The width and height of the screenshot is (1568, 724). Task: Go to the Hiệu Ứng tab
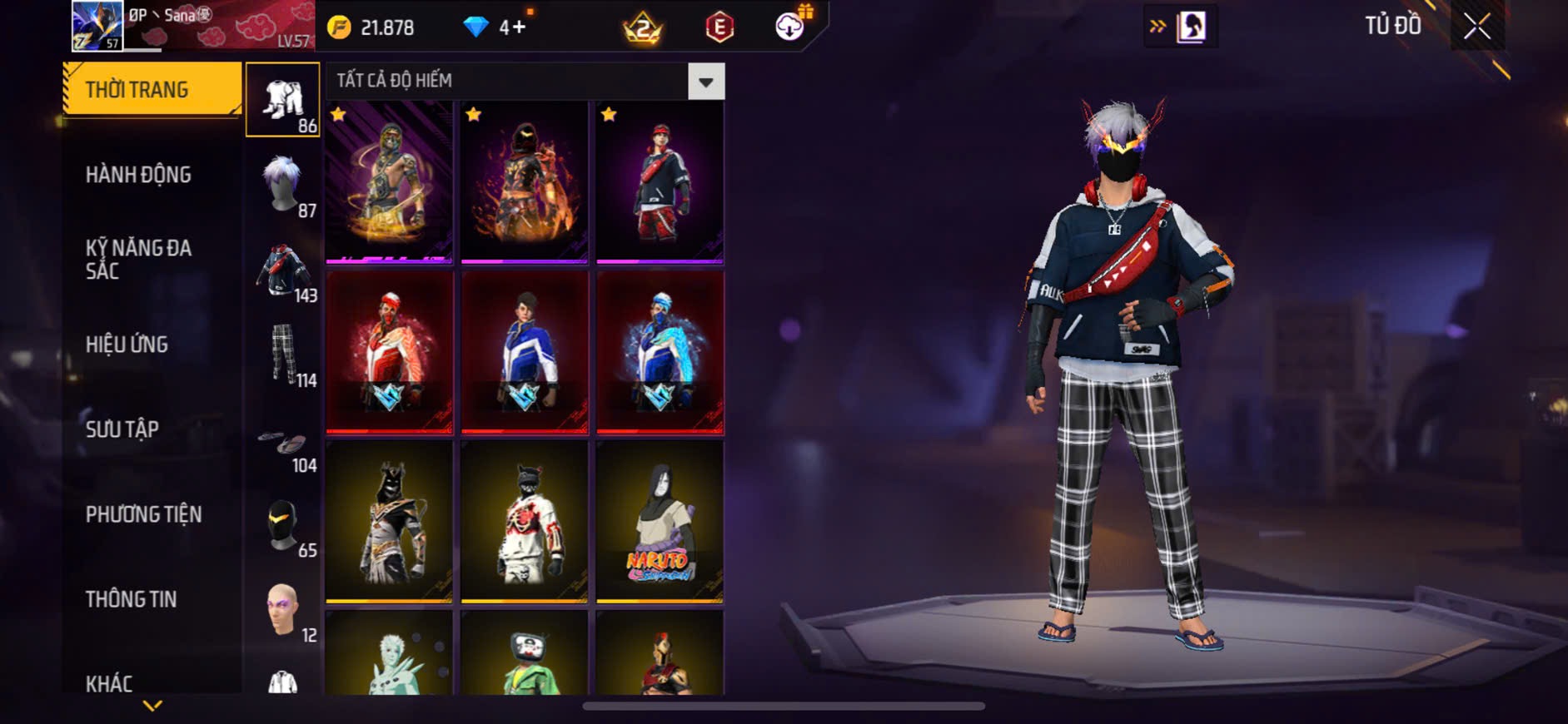coord(127,344)
